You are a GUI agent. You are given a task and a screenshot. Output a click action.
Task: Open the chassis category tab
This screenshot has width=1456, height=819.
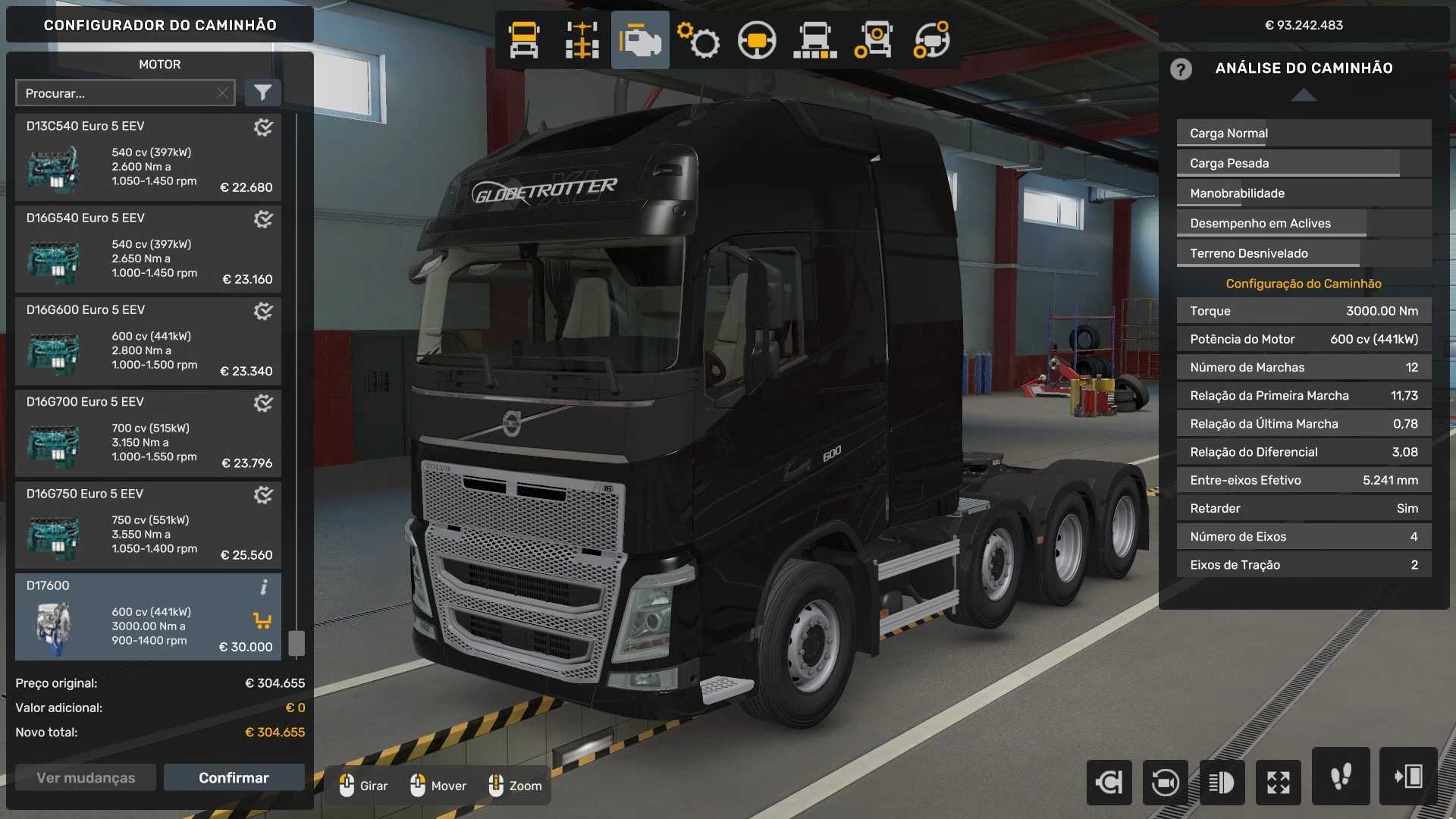click(x=582, y=40)
